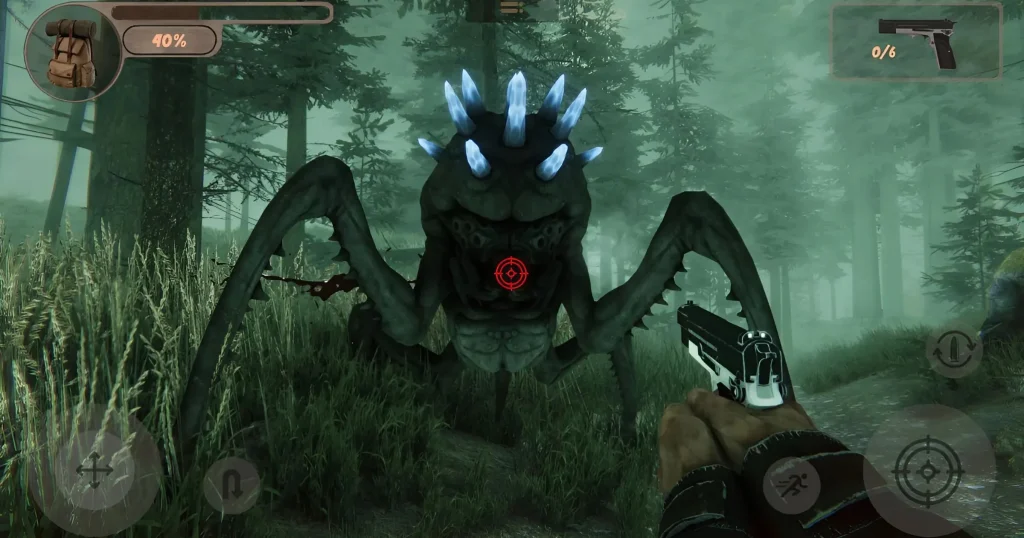Open the backpack inventory

pos(72,52)
